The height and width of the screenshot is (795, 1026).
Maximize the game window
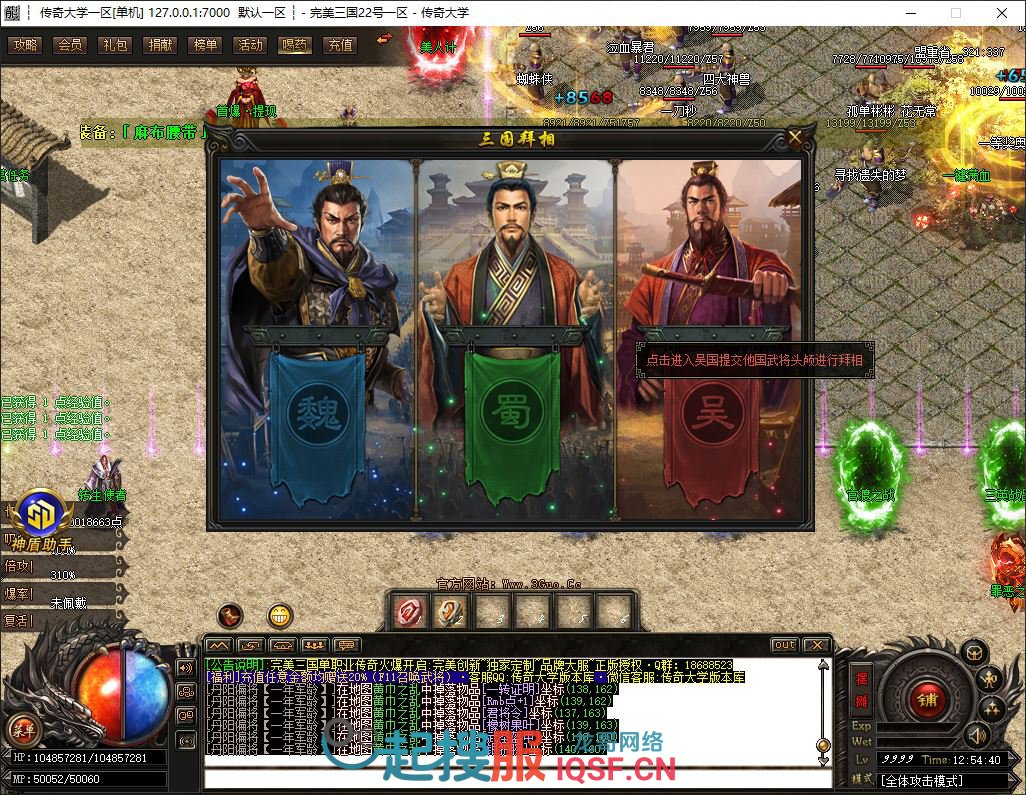pyautogui.click(x=955, y=13)
